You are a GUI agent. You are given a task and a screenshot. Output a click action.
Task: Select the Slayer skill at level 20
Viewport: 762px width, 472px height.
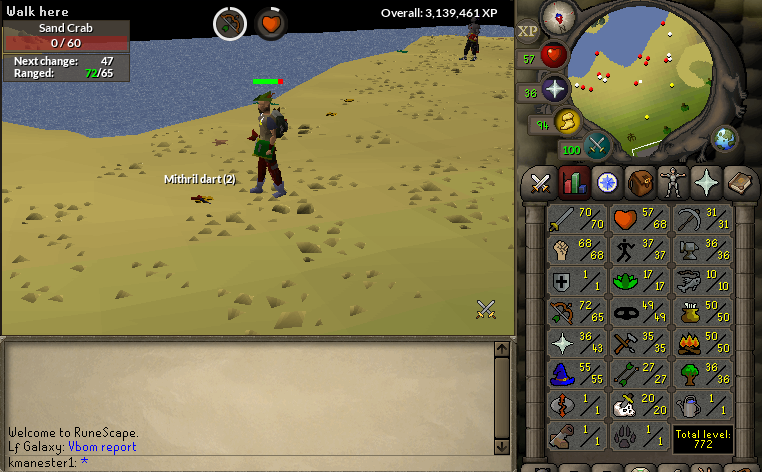pyautogui.click(x=639, y=406)
